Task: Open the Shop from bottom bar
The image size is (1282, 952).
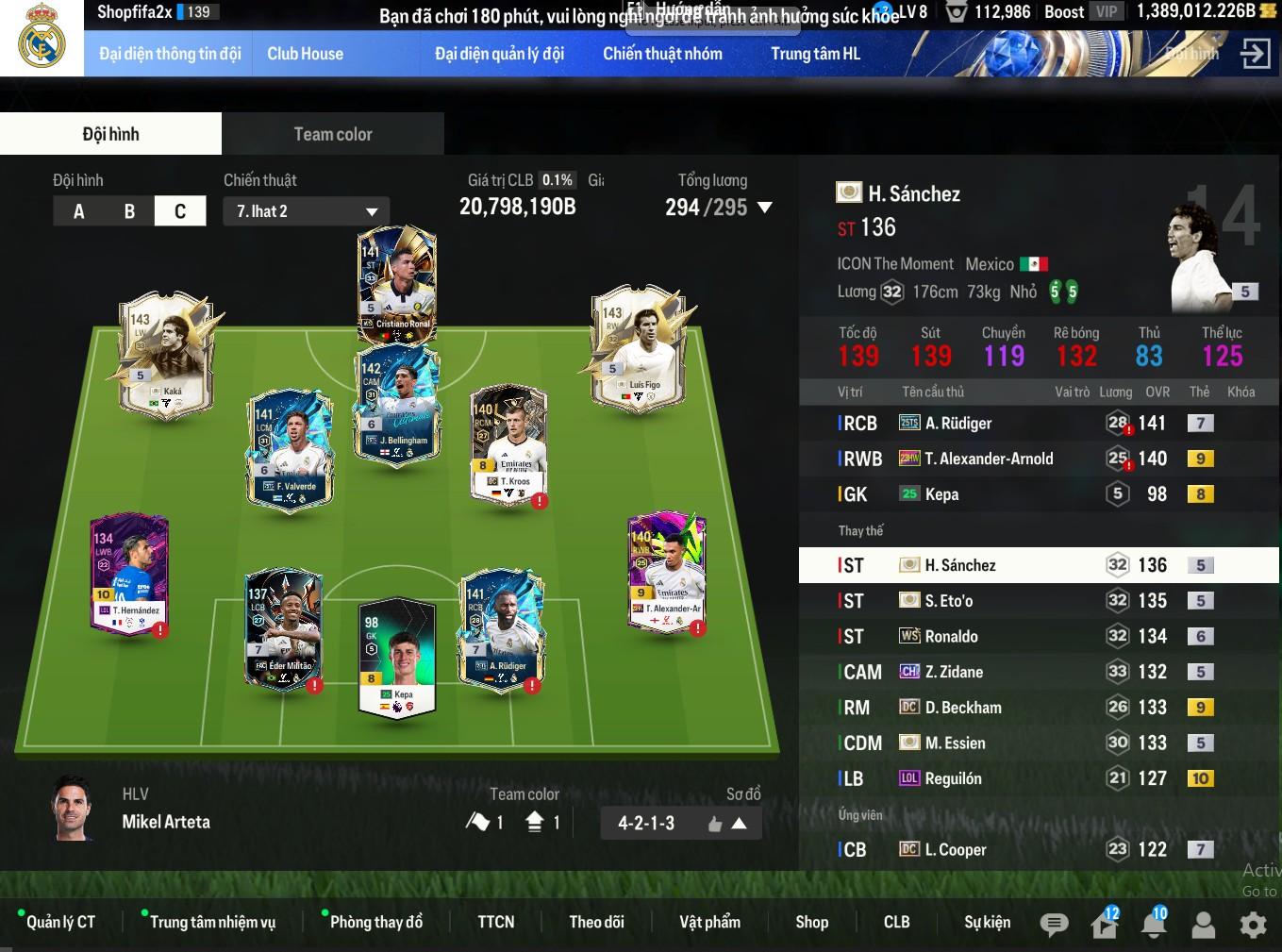Action: (x=811, y=922)
